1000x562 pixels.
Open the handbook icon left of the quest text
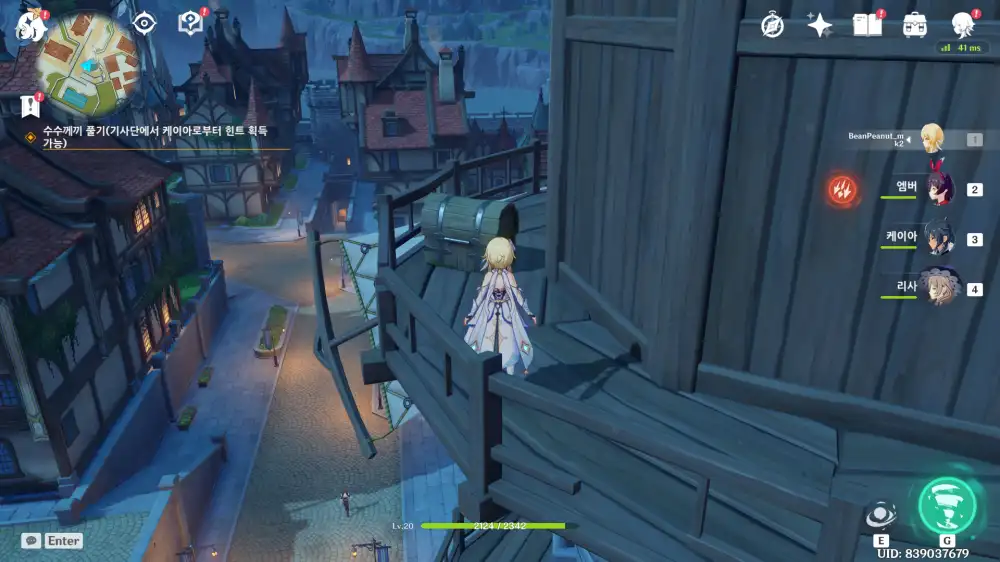pyautogui.click(x=190, y=23)
